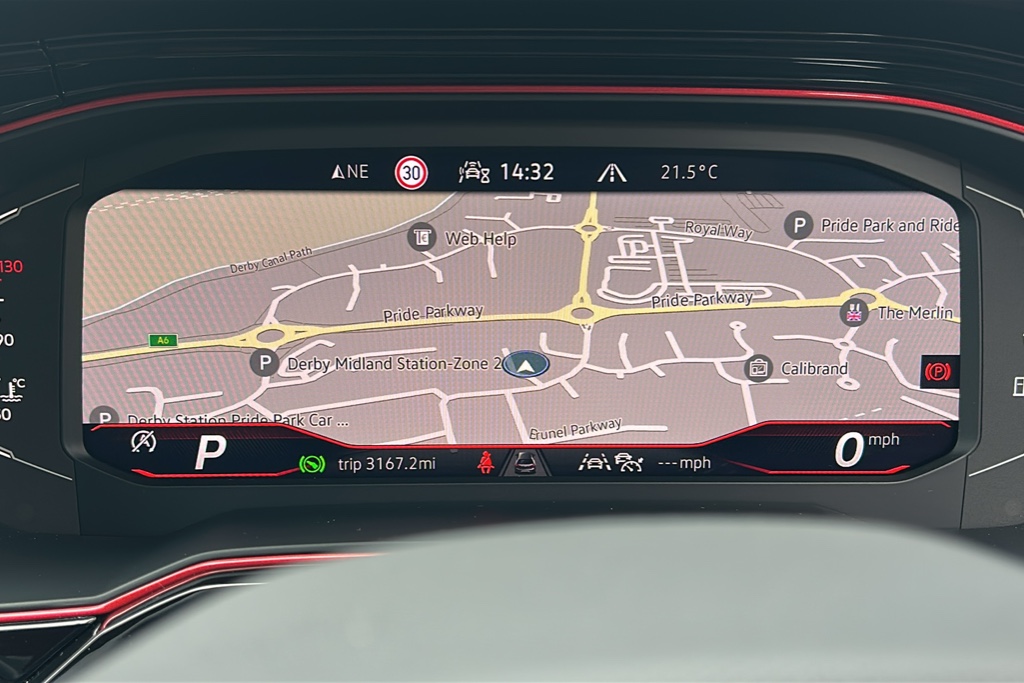Select the Calibrand map marker

(x=759, y=368)
